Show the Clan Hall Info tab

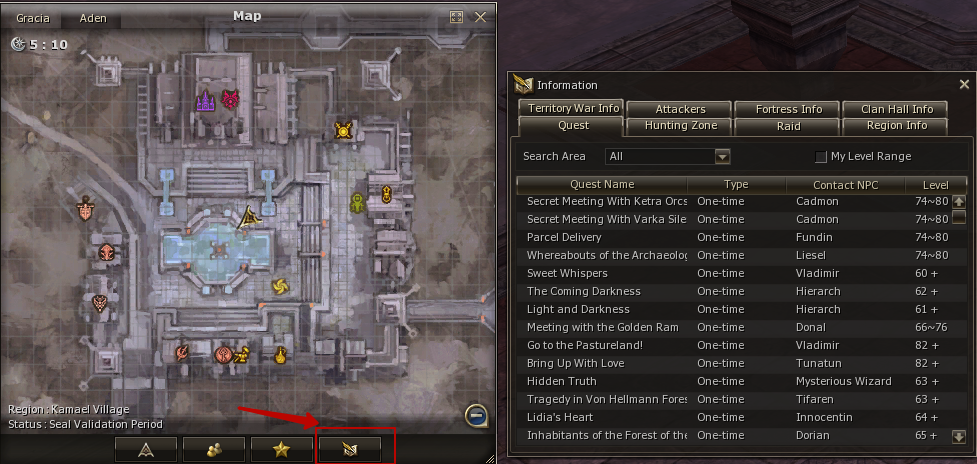pos(896,108)
